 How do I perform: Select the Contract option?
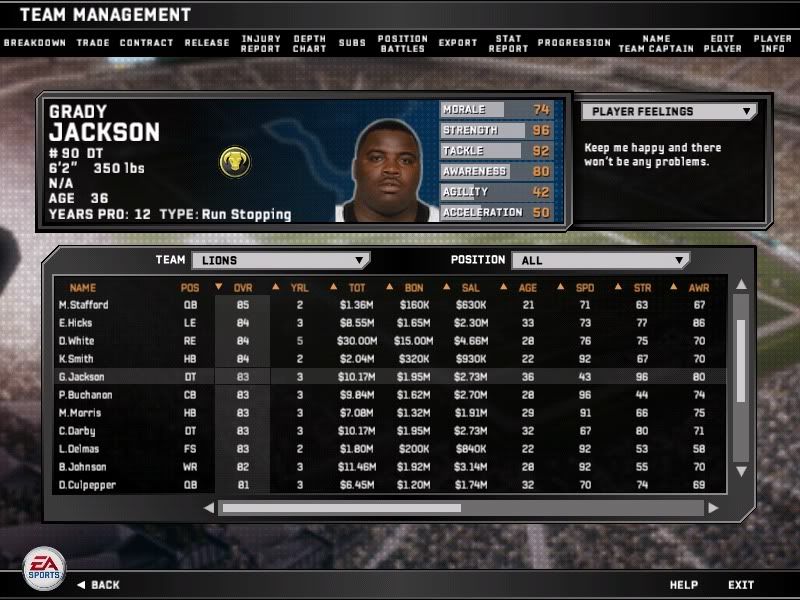[146, 43]
